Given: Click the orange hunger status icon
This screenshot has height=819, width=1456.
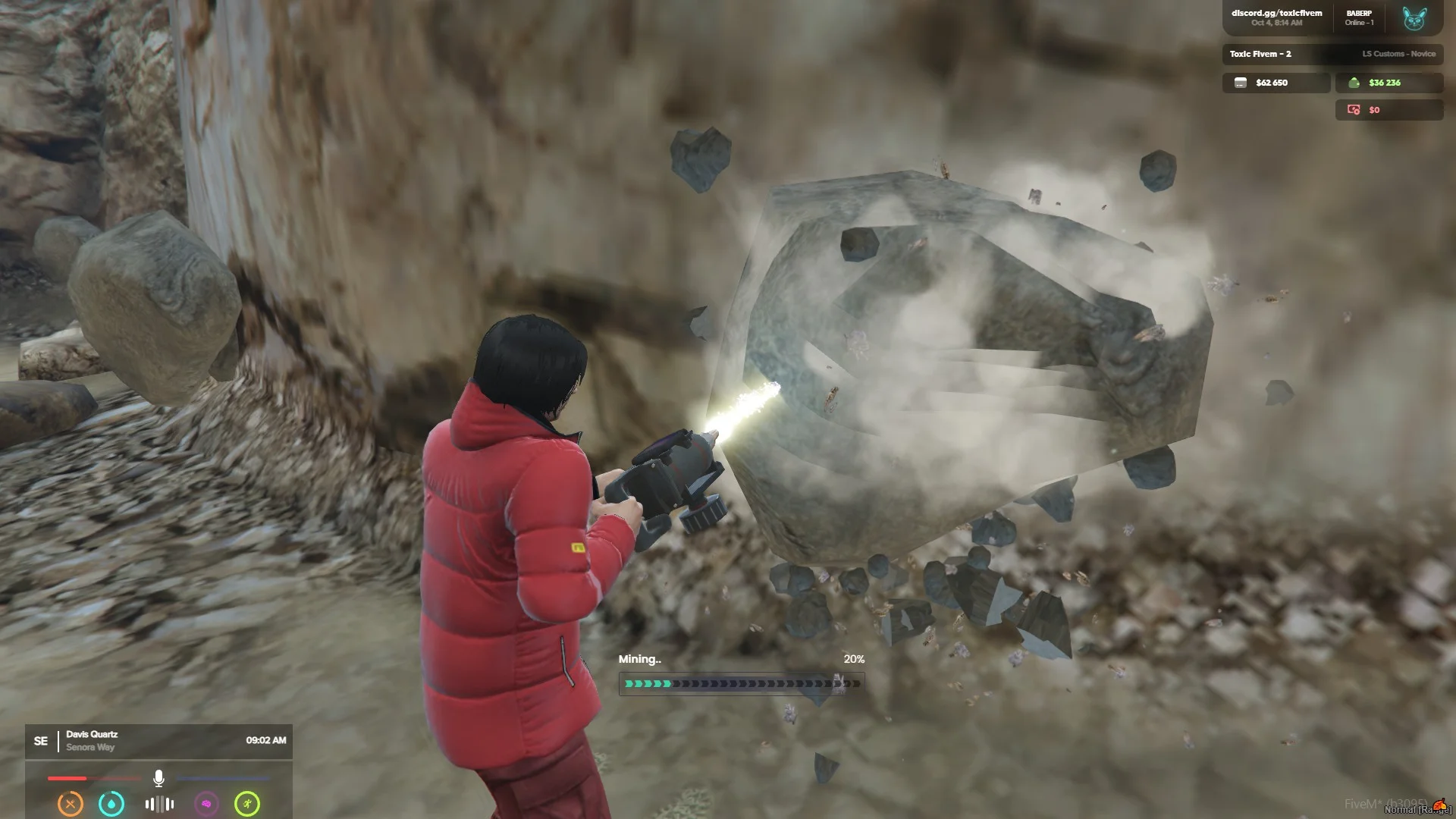Looking at the screenshot, I should (71, 804).
